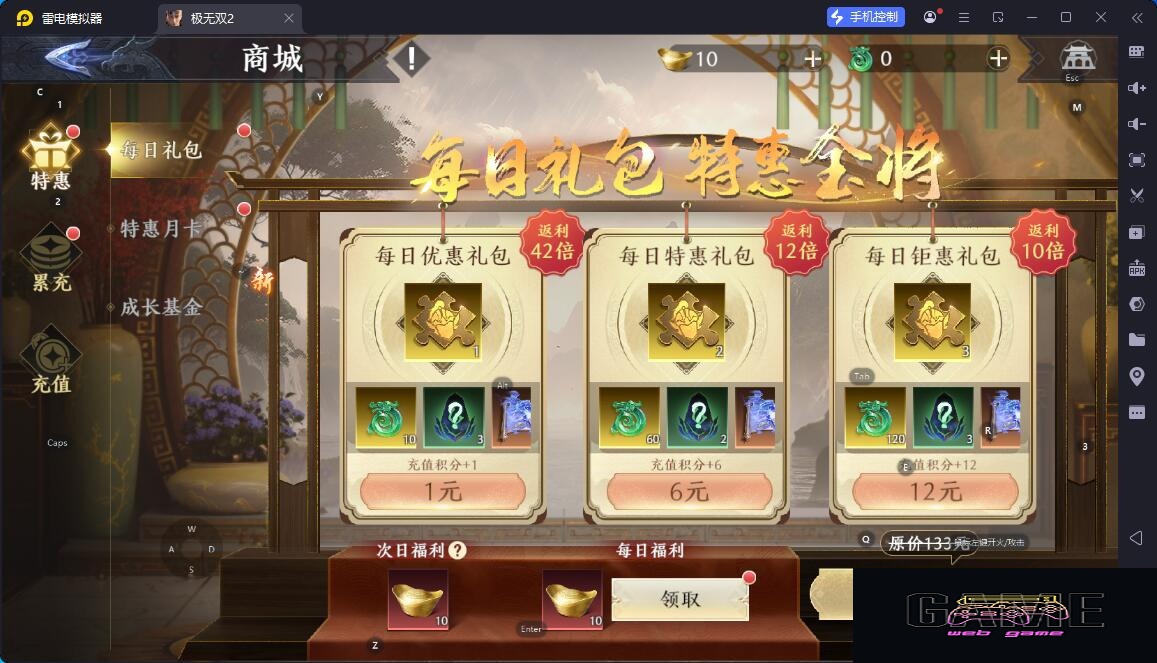
Task: Buy the 12元 daily gift pack
Action: [x=935, y=492]
